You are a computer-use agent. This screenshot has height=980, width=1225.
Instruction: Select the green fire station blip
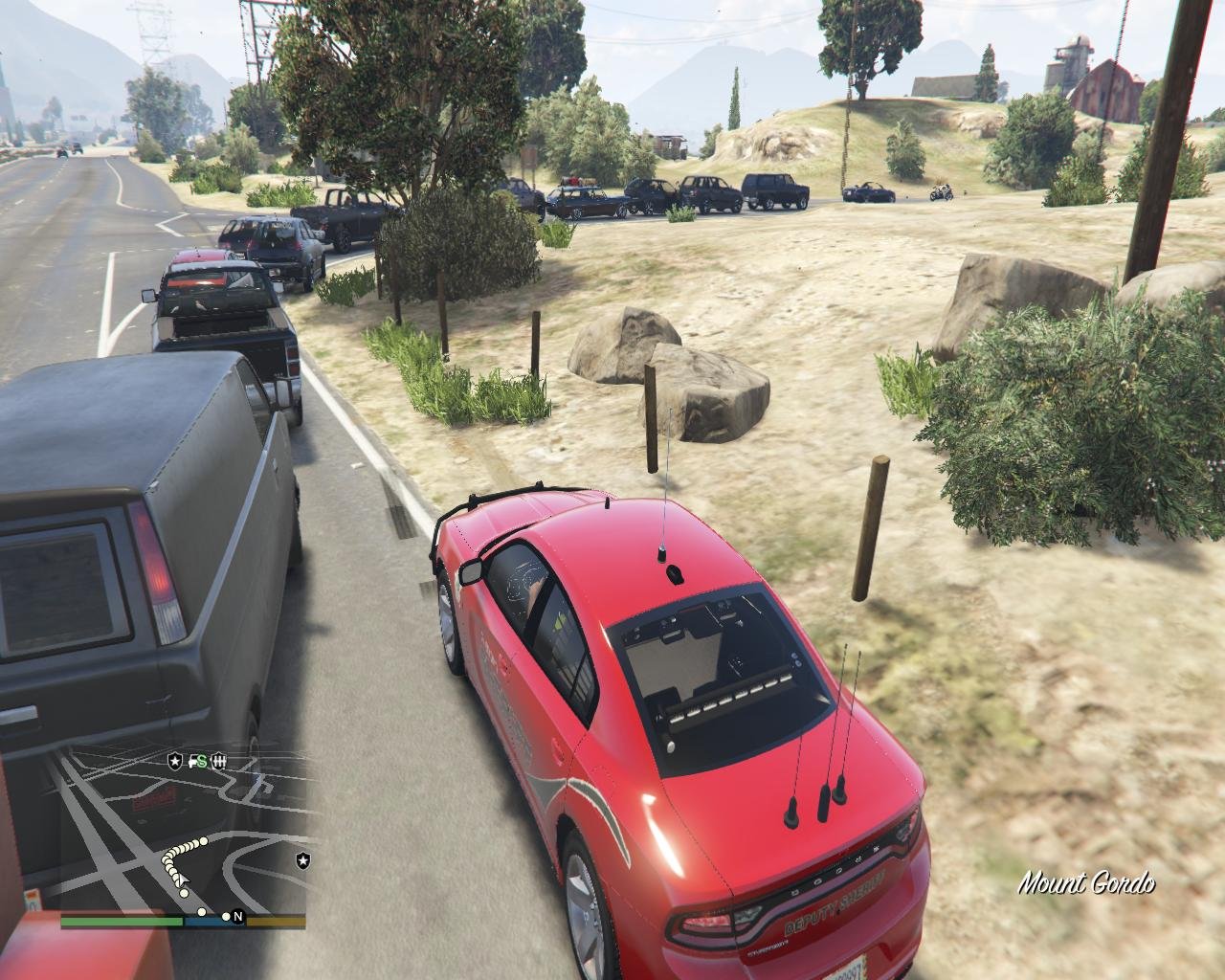199,761
